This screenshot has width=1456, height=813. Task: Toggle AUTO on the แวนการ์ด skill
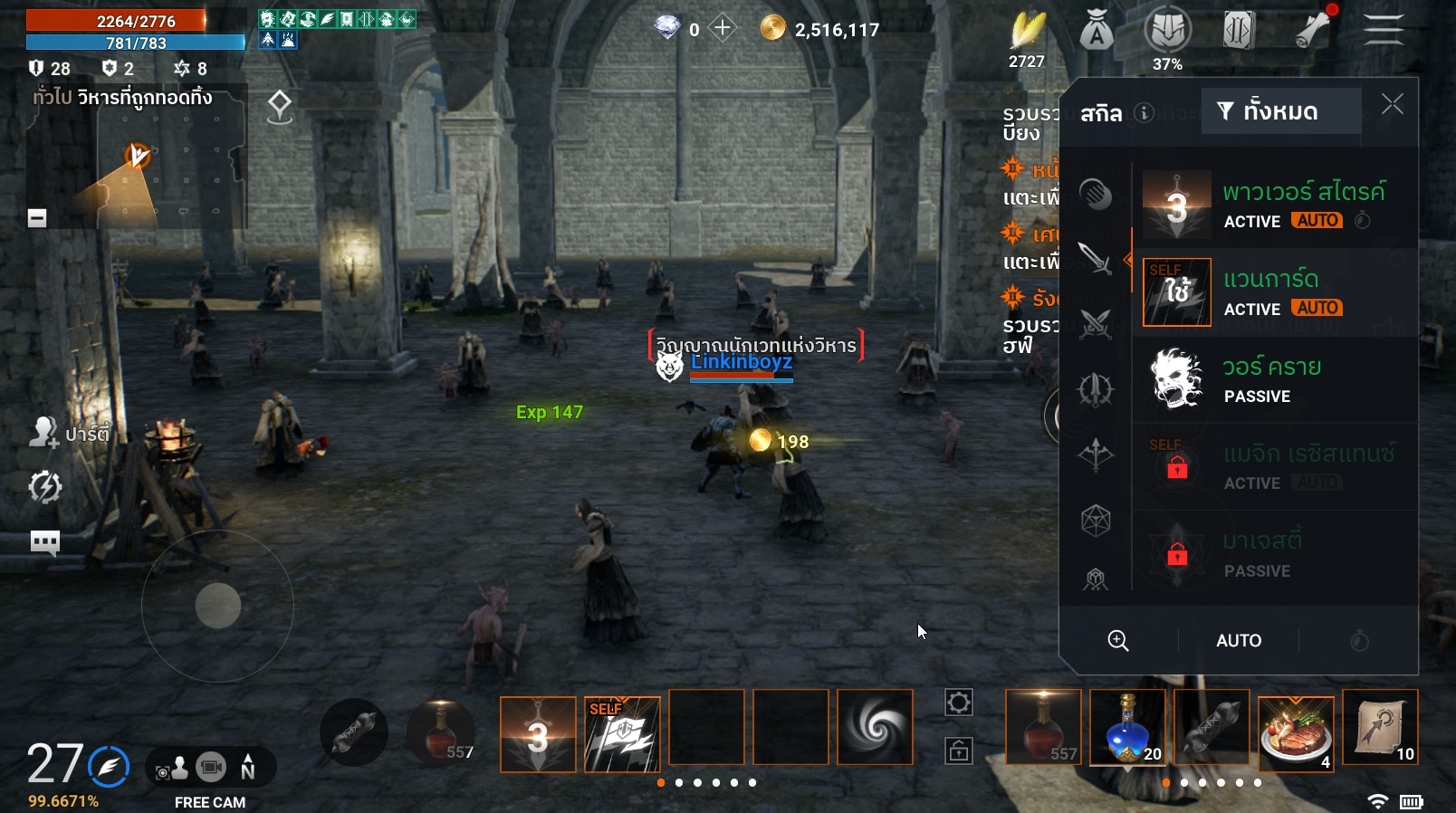(x=1317, y=309)
